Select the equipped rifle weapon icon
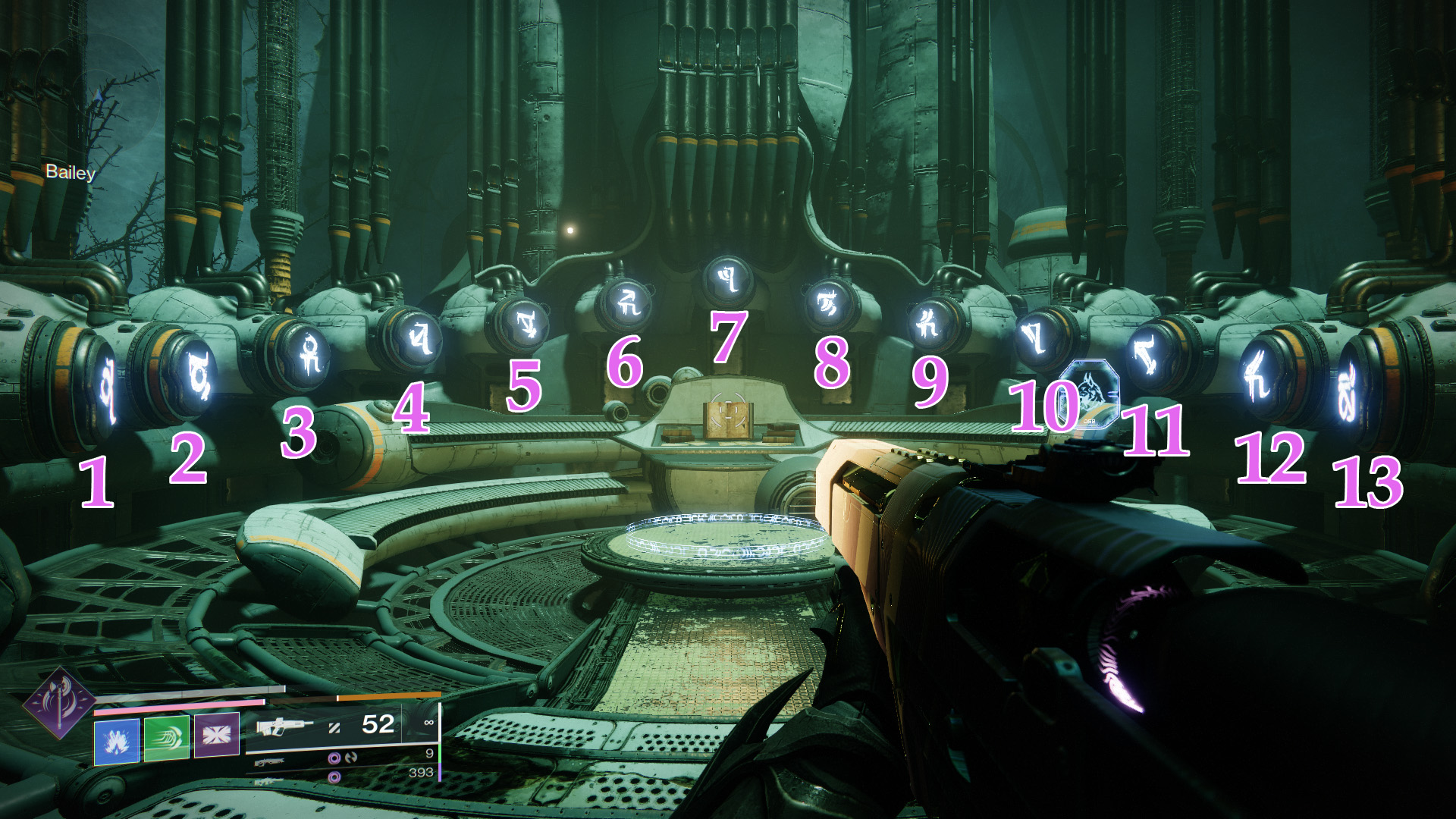 coord(284,726)
